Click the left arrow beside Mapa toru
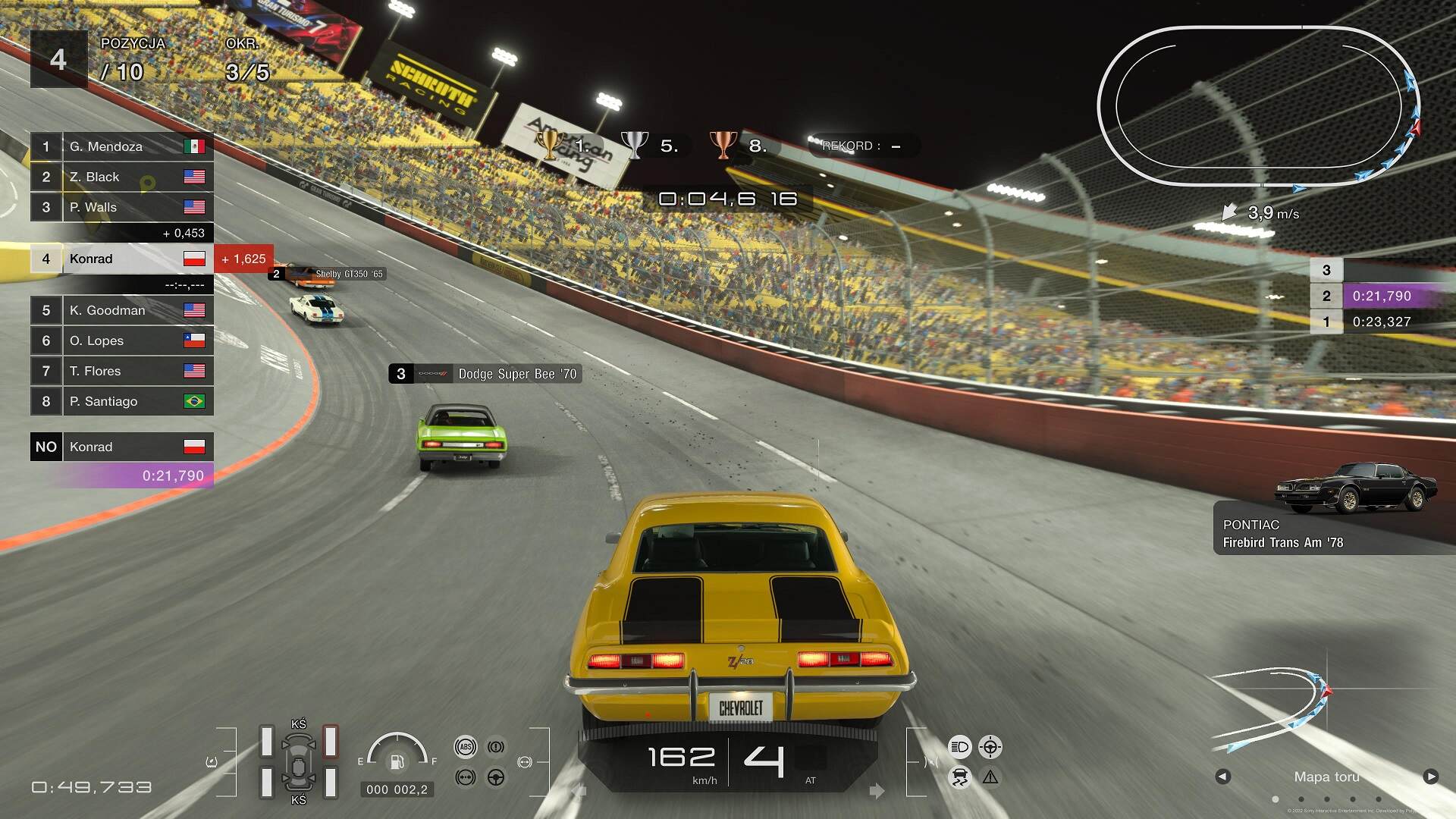Image resolution: width=1456 pixels, height=819 pixels. (1223, 777)
